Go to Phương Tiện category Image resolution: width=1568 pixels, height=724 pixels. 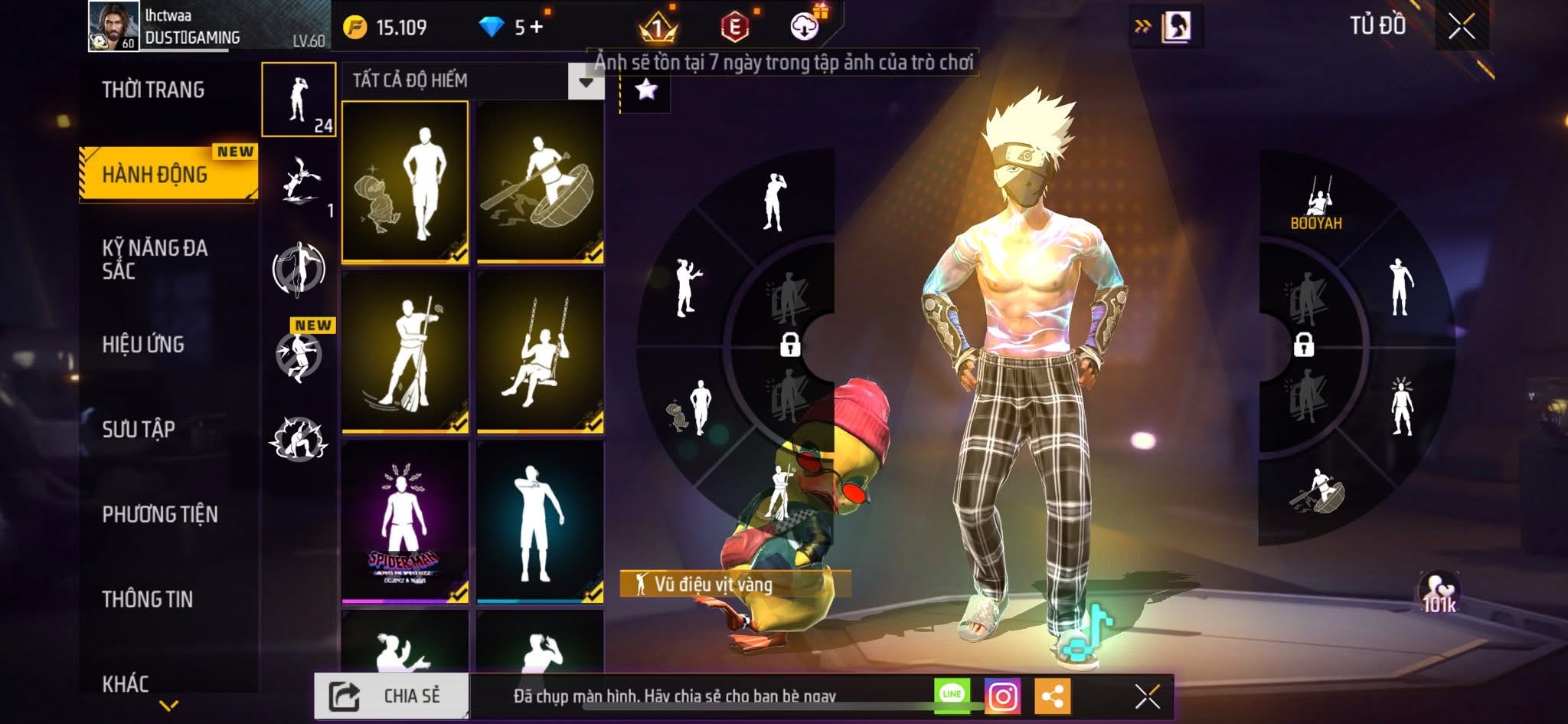coord(160,514)
